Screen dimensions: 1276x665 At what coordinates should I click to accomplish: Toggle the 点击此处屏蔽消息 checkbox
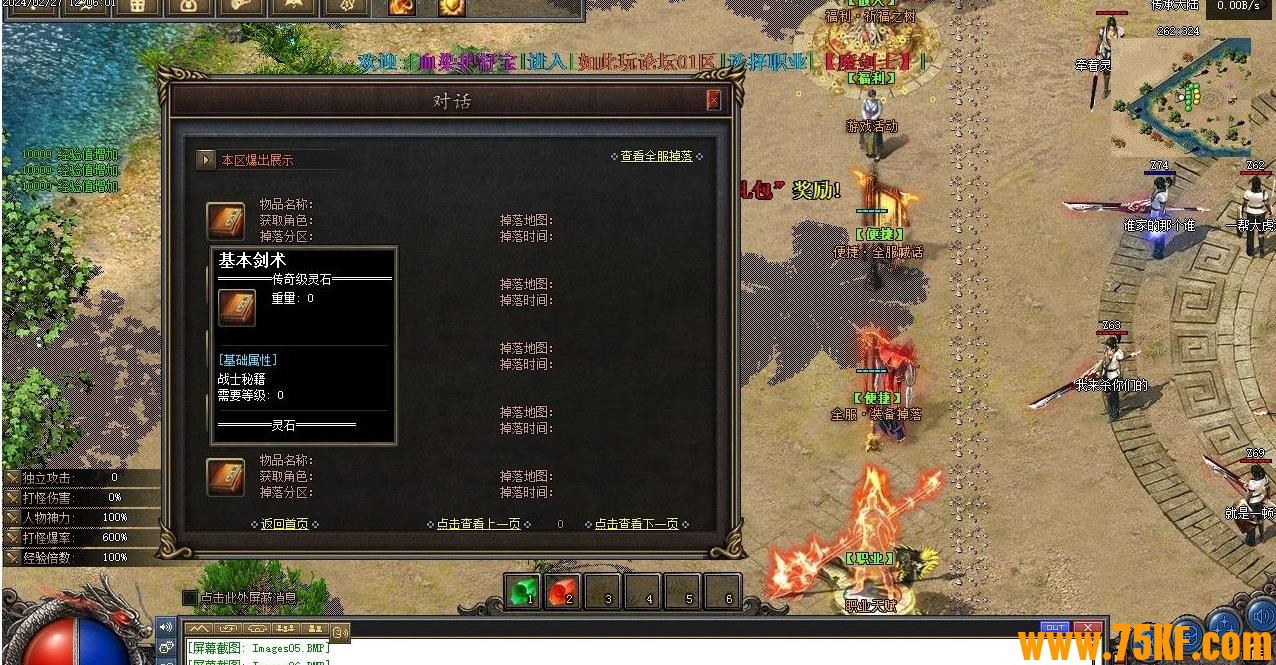pos(190,597)
